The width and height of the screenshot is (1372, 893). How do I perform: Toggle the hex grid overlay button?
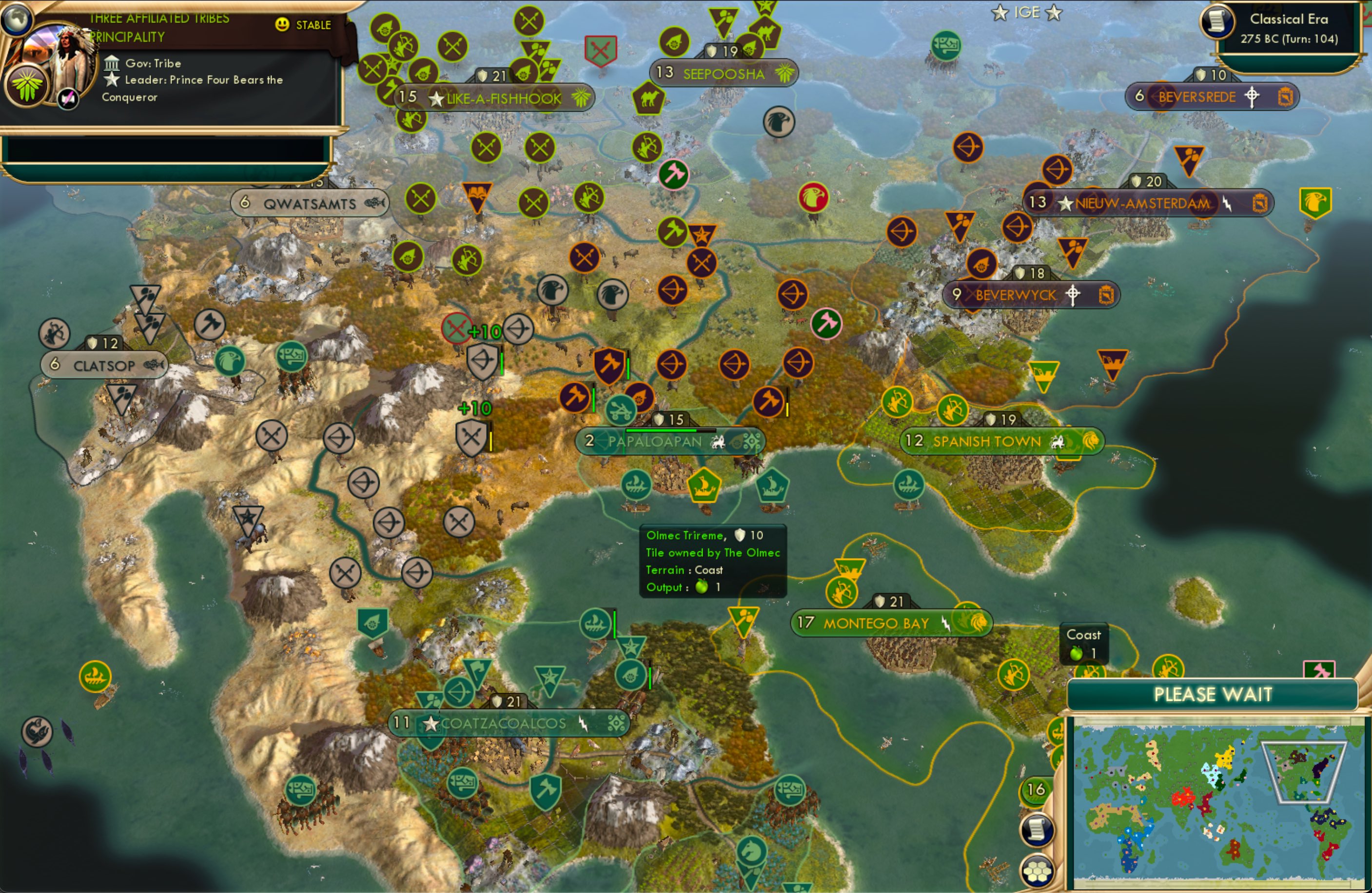(x=1036, y=872)
